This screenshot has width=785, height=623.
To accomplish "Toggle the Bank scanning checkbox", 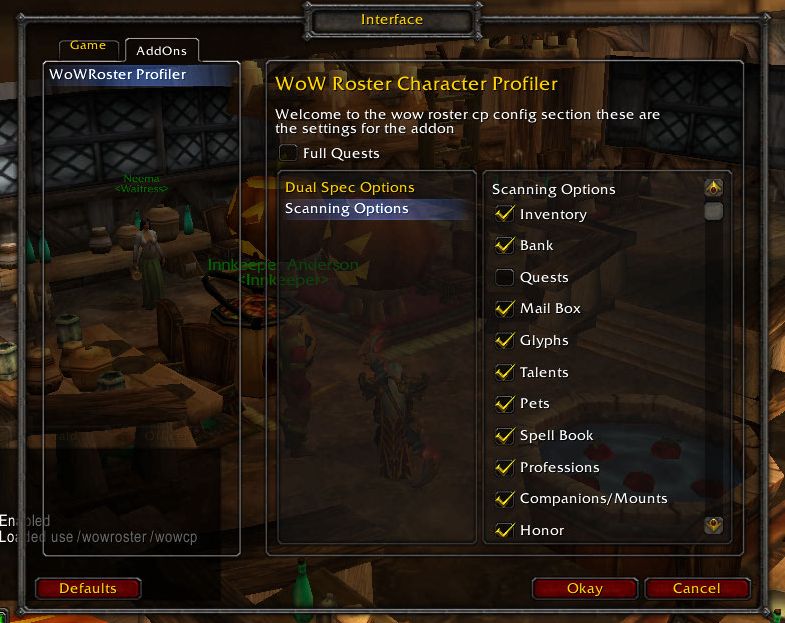I will (505, 245).
